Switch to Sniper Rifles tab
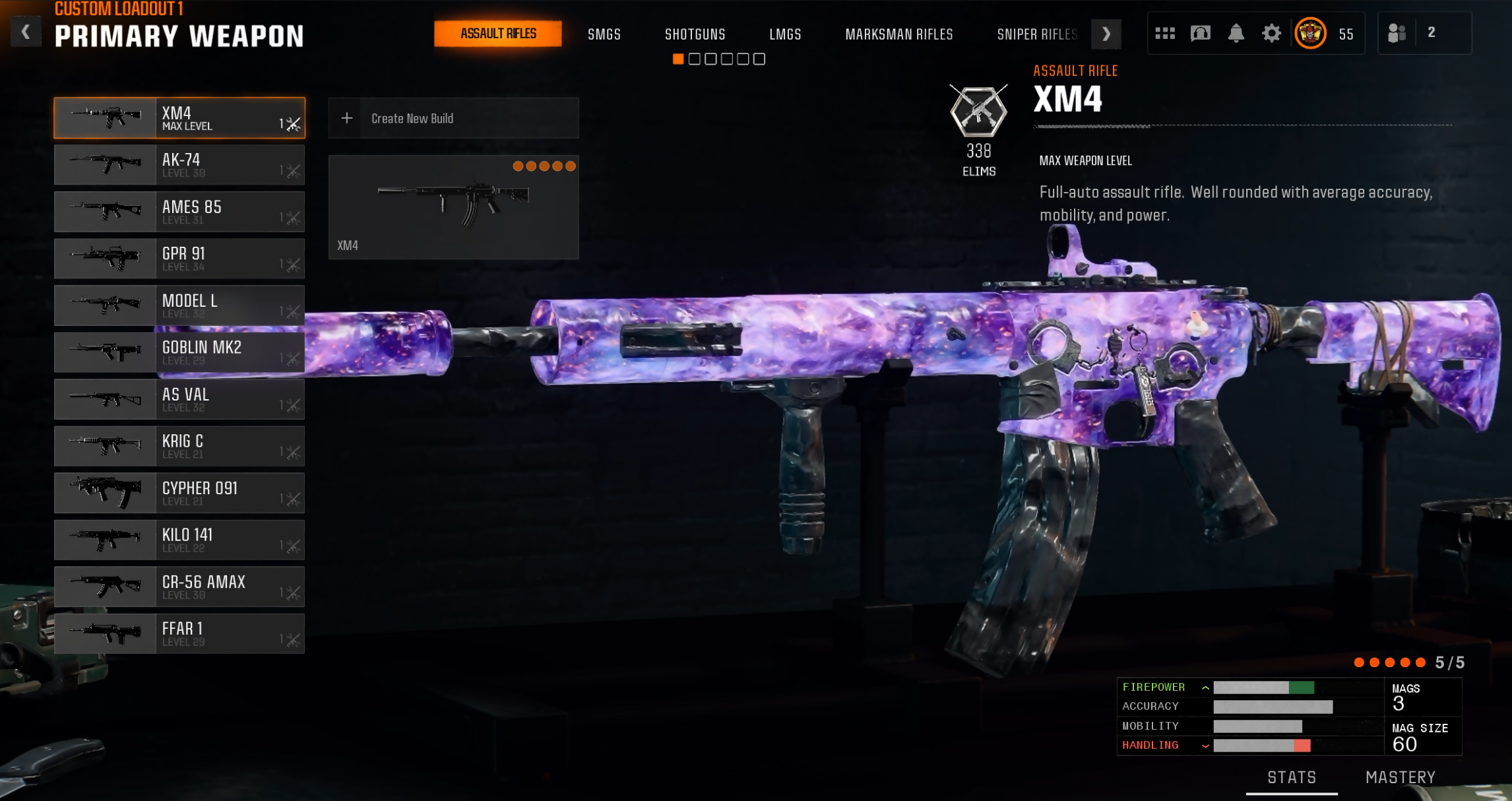 coord(1036,34)
